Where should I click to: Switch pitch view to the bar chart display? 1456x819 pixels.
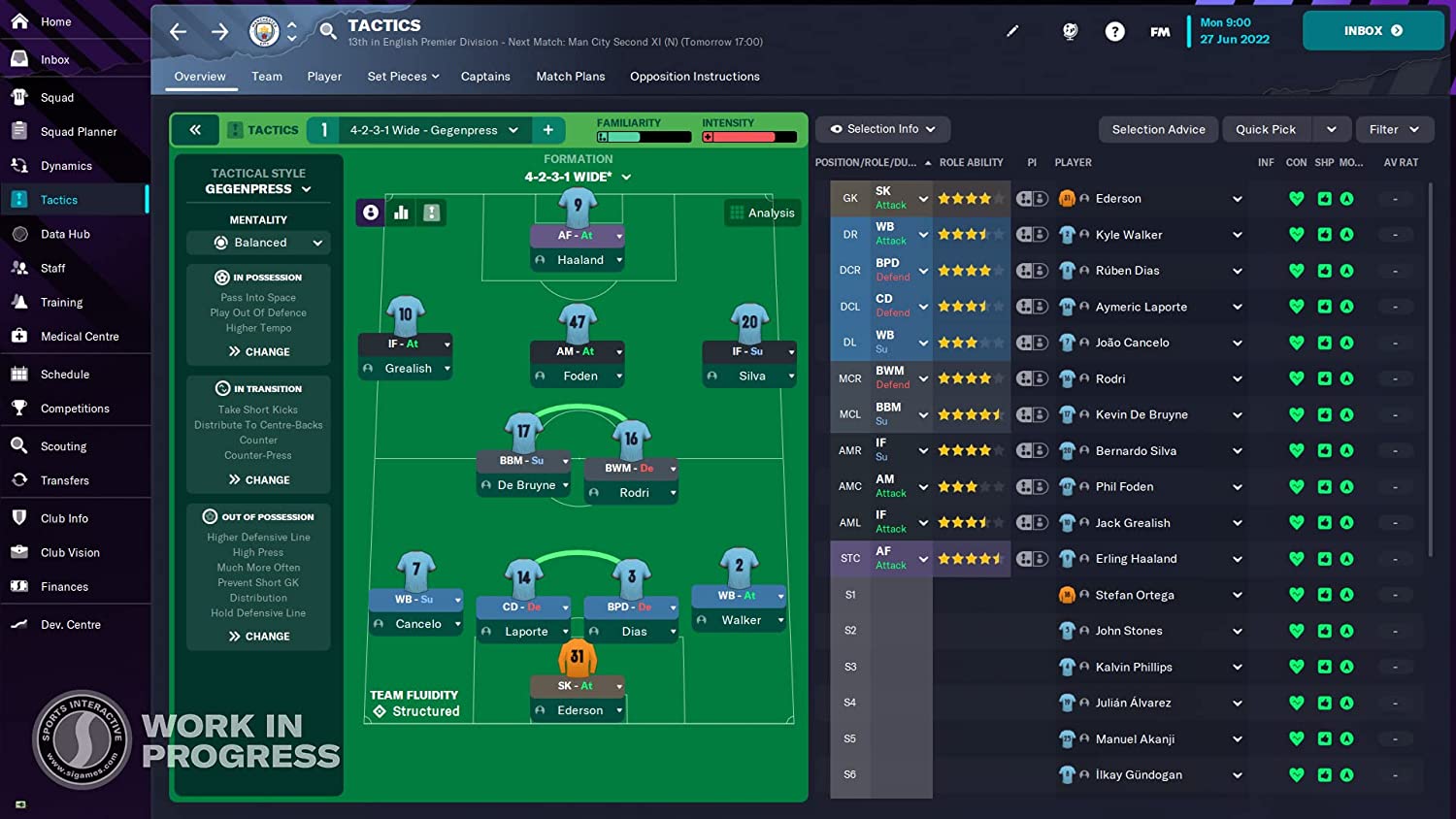[401, 212]
